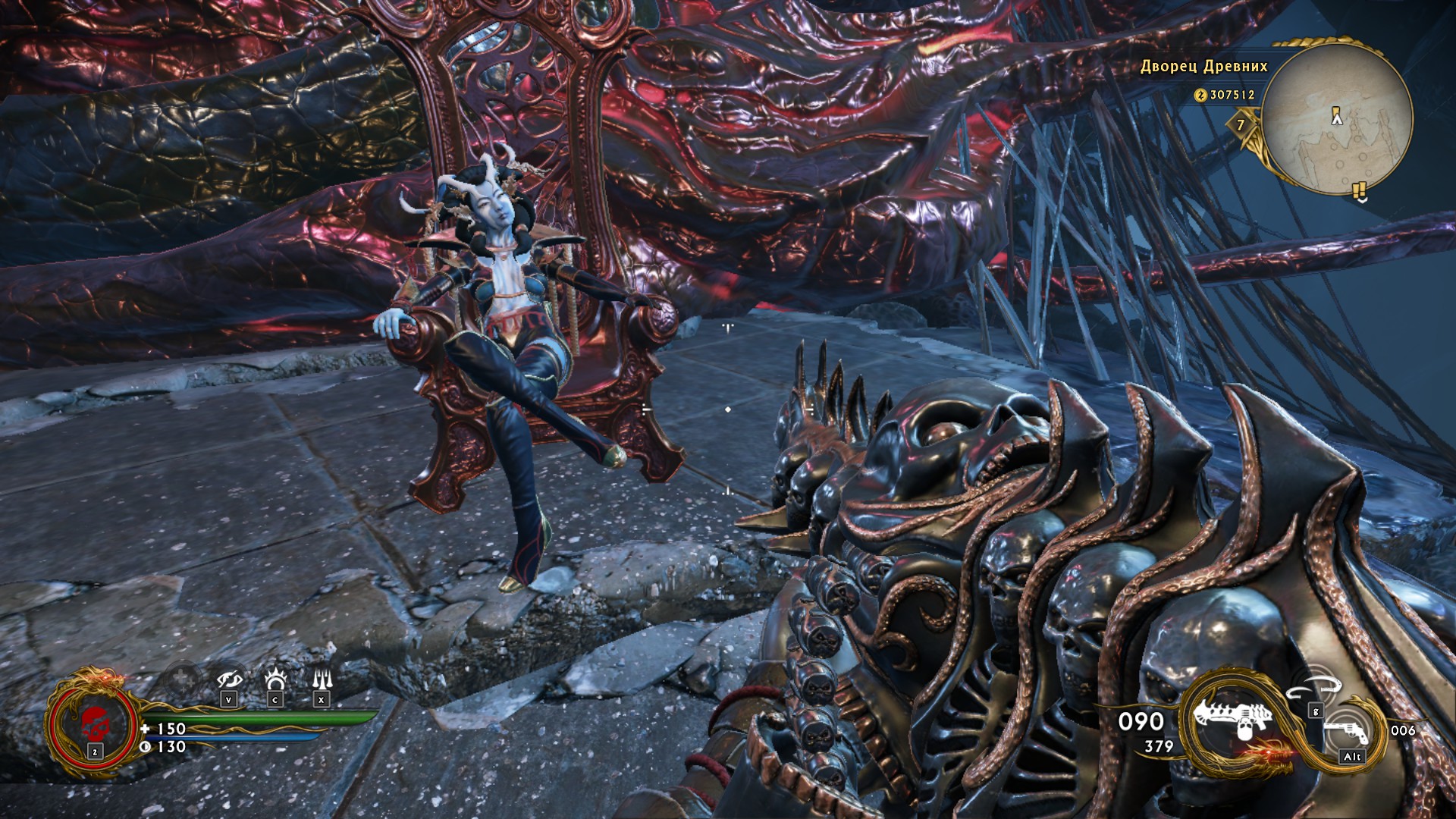Viewport: 1456px width, 819px height.
Task: Click the red skull fury emblem
Action: [x=95, y=724]
